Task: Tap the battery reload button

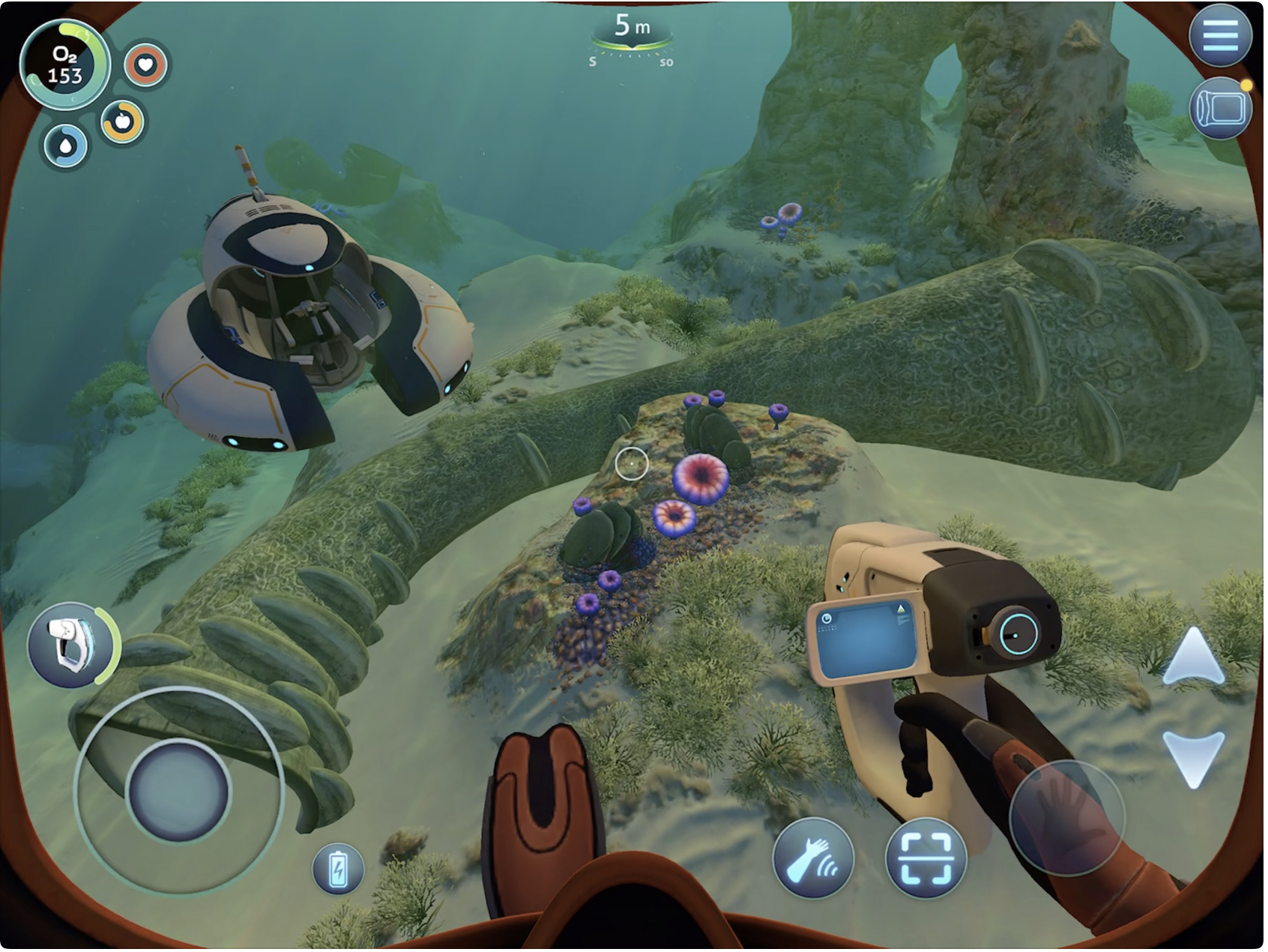Action: click(338, 869)
